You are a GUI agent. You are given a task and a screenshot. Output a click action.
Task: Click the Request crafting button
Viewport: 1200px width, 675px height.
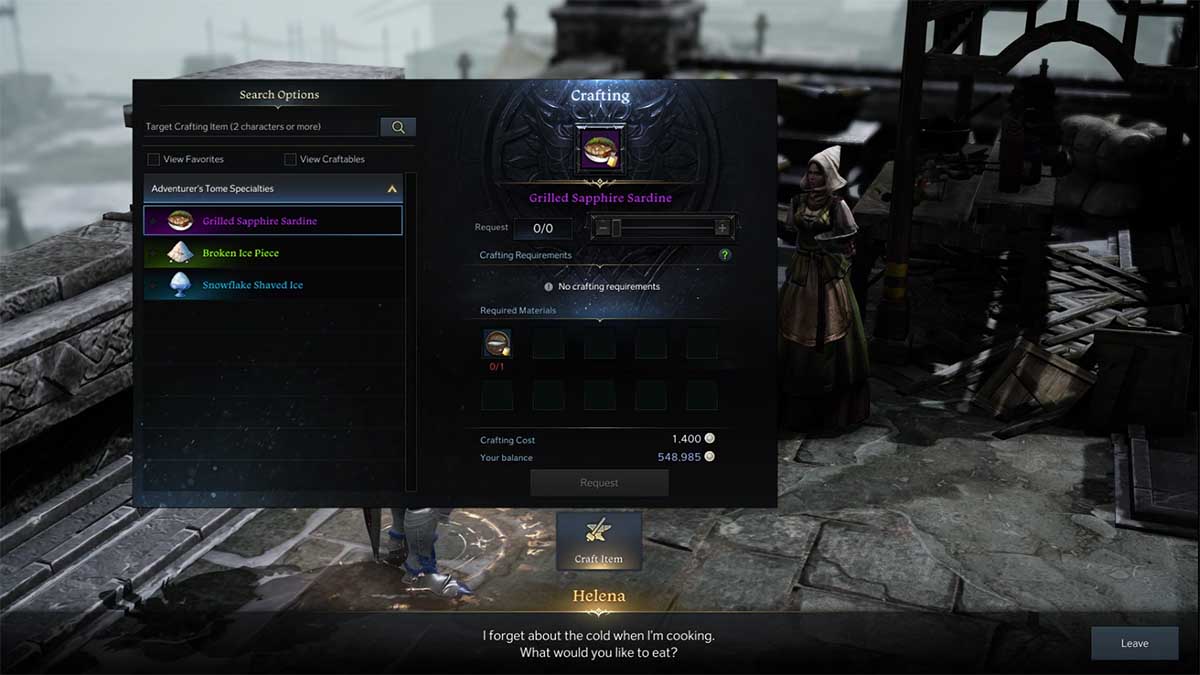tap(599, 483)
